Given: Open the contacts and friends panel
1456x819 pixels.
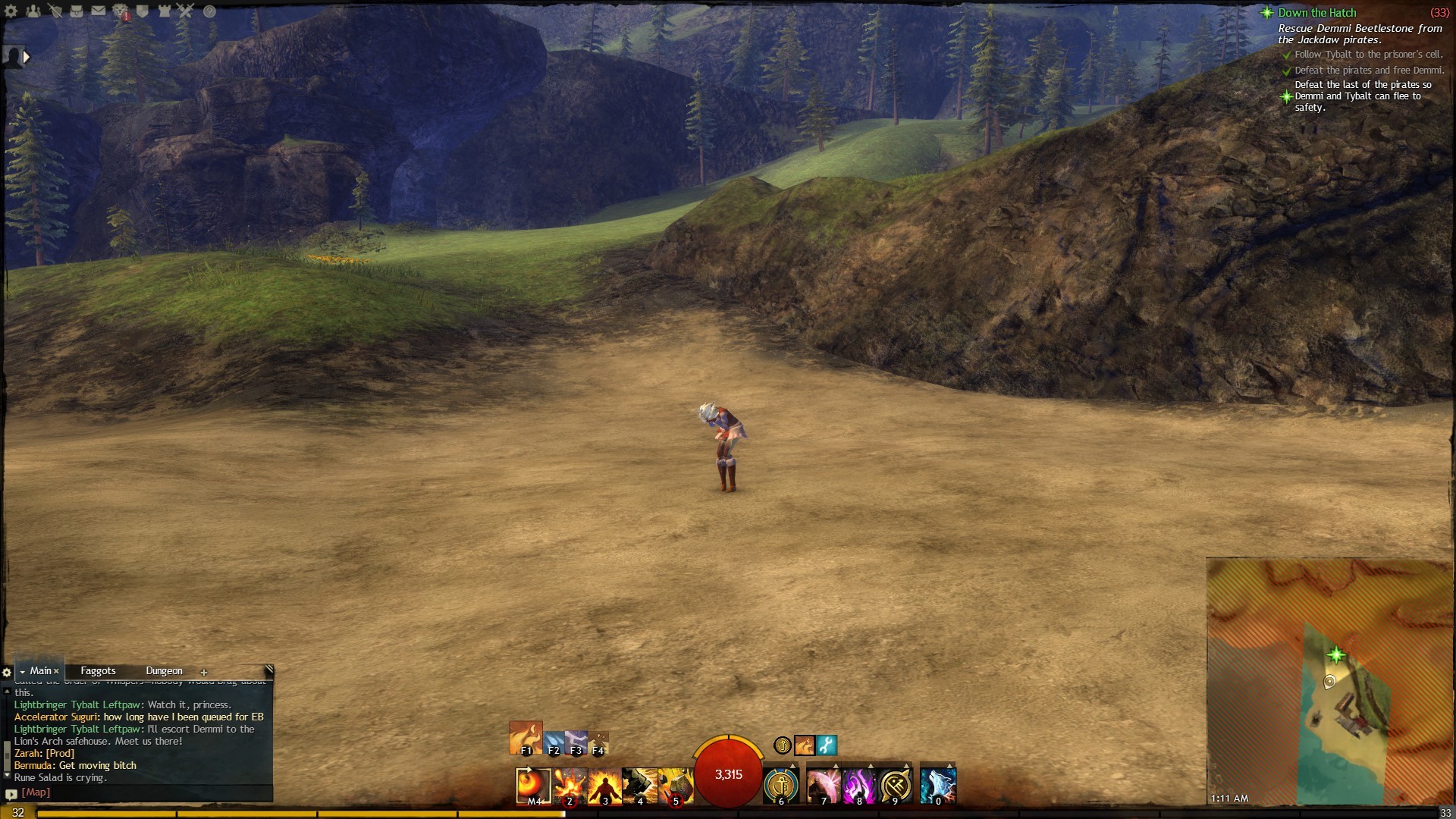Looking at the screenshot, I should click(33, 11).
